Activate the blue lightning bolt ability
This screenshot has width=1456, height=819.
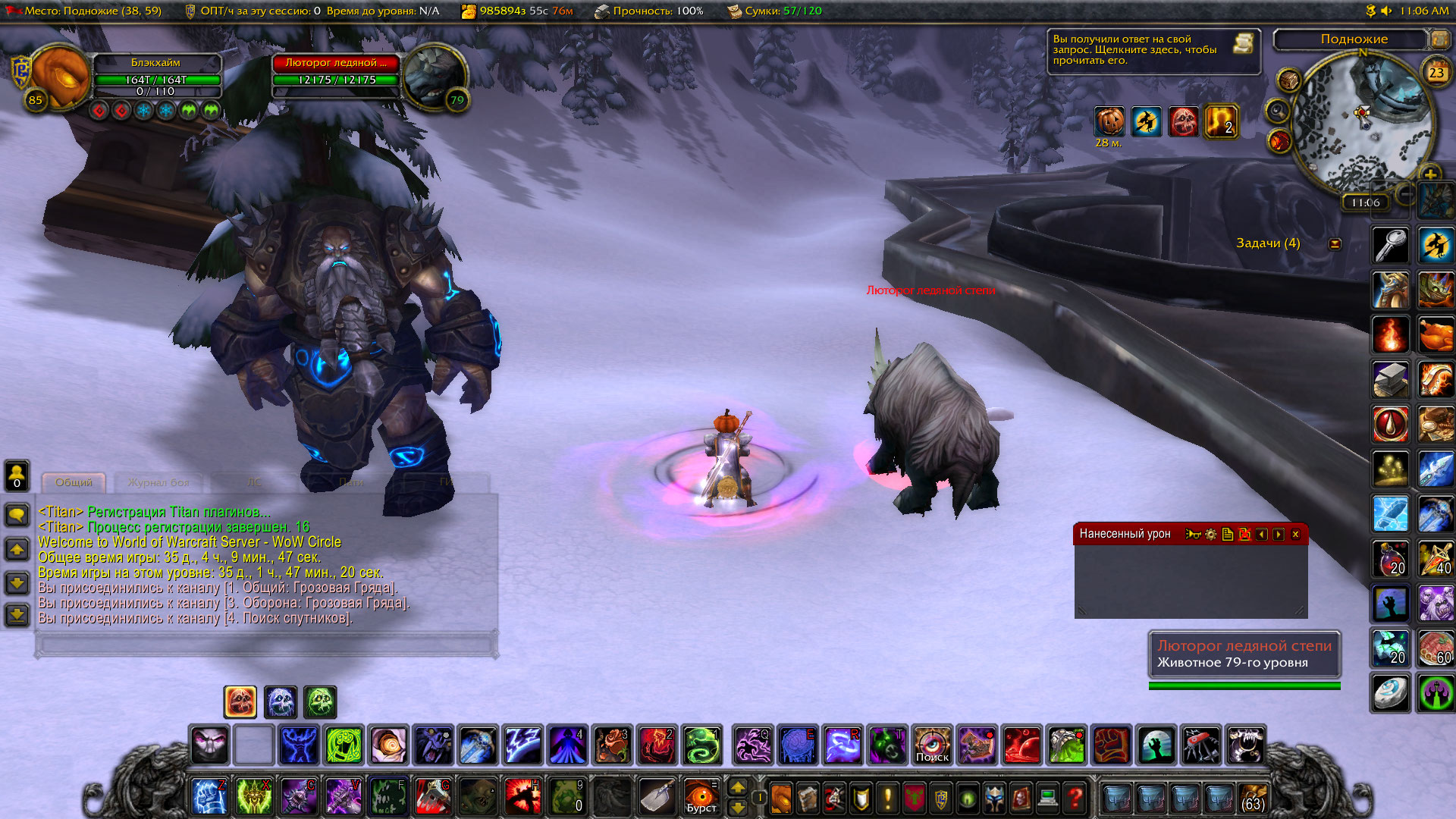click(522, 745)
